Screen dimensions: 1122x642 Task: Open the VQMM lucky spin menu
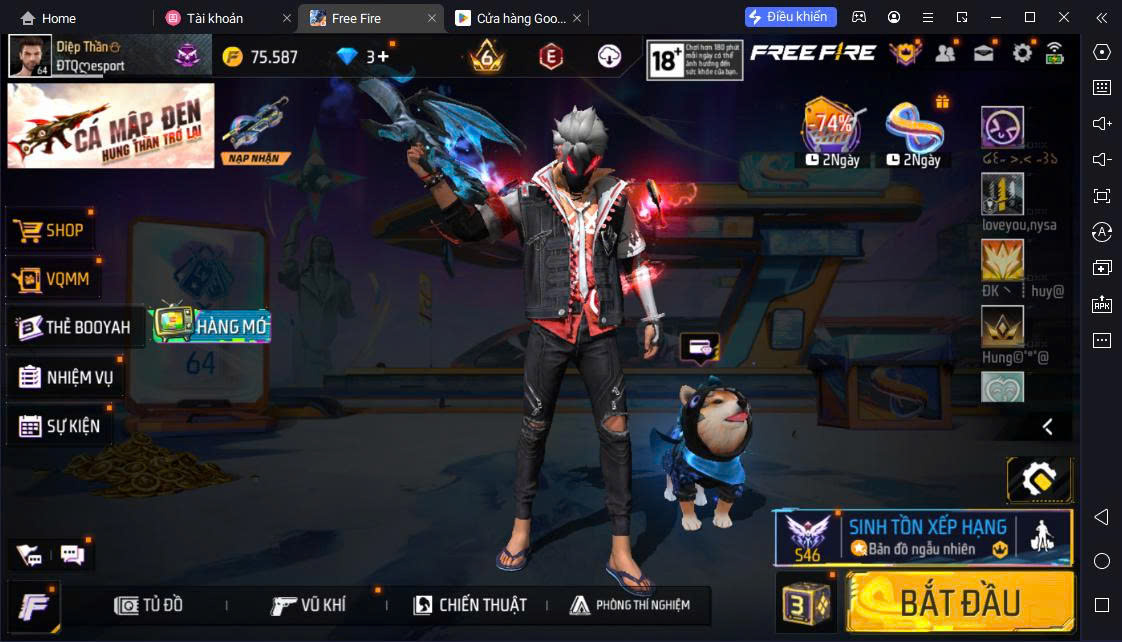(54, 278)
